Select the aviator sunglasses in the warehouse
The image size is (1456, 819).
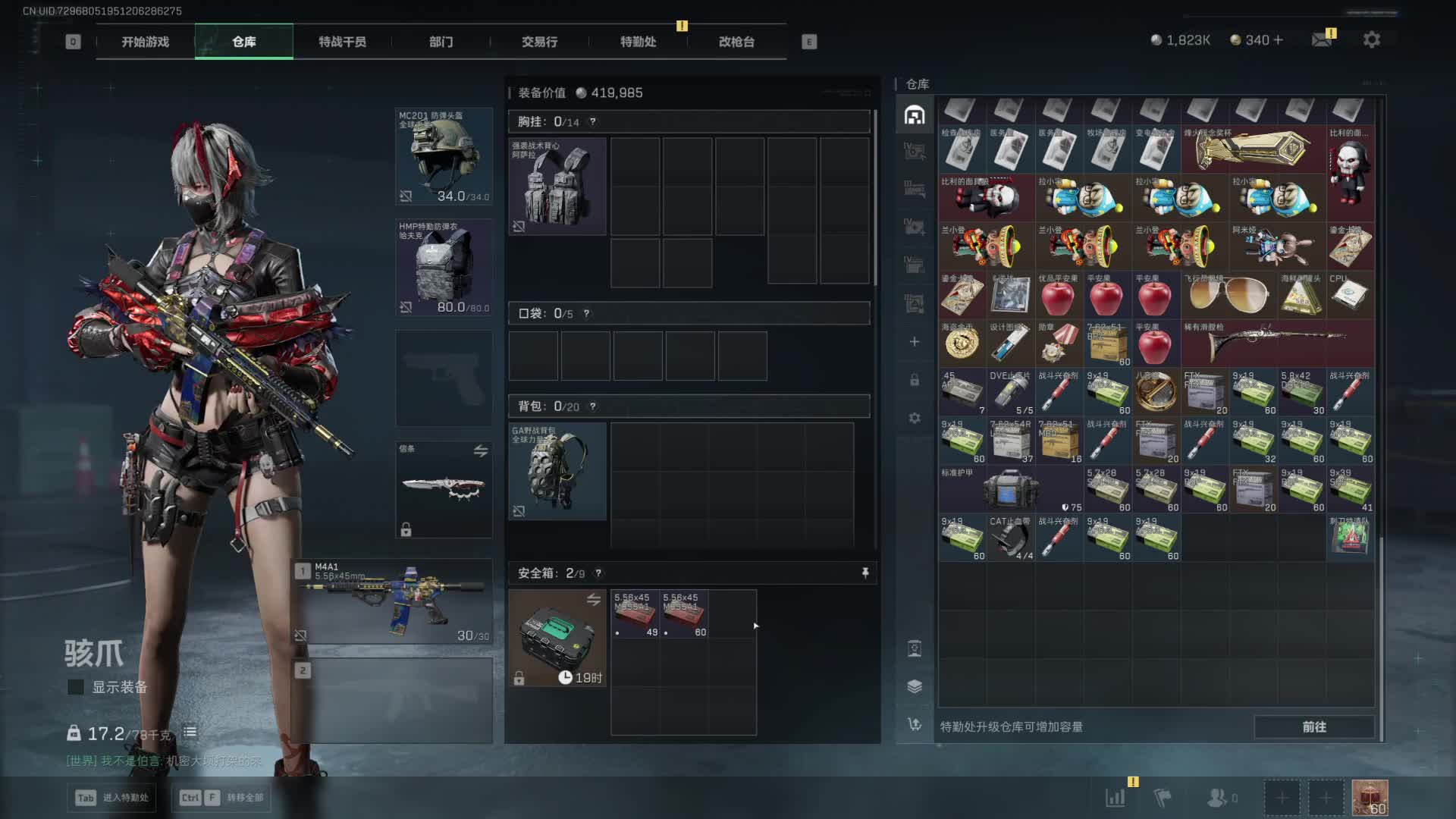(x=1228, y=295)
